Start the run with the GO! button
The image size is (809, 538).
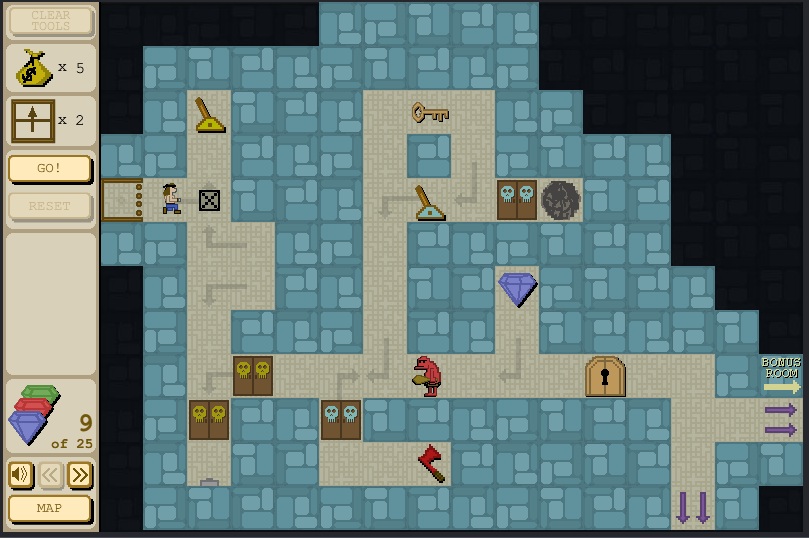coord(50,168)
